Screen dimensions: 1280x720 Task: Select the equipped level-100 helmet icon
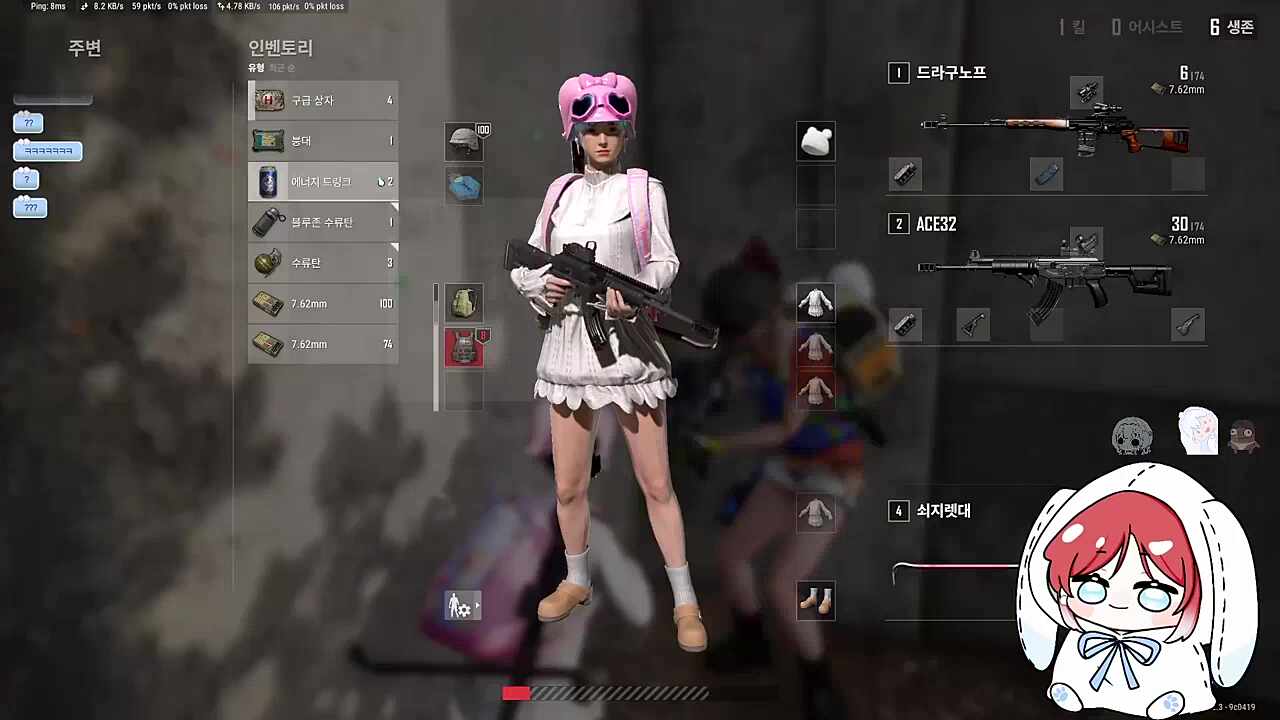(463, 141)
